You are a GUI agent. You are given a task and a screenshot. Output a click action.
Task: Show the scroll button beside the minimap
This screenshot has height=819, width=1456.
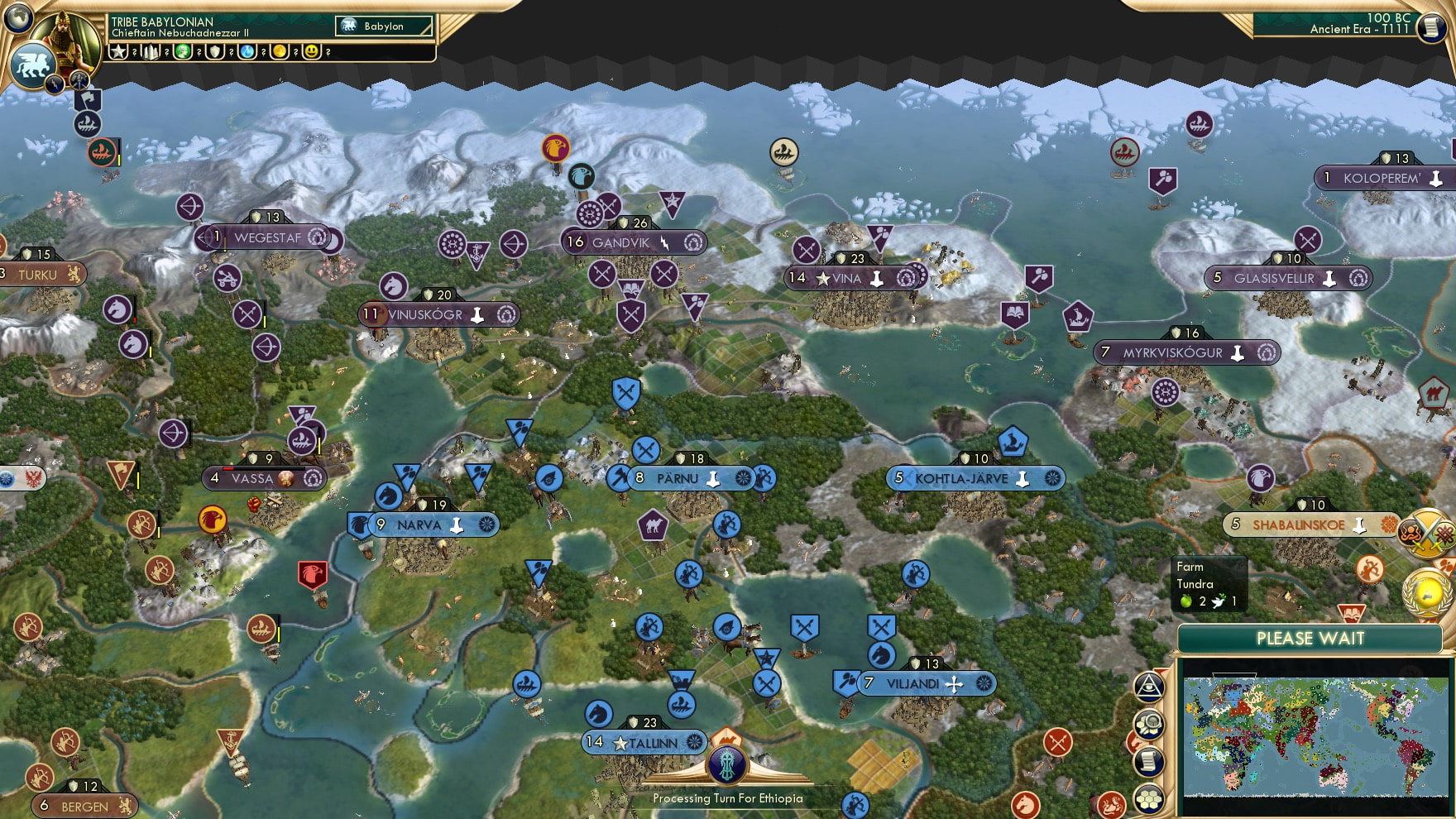[x=1149, y=762]
